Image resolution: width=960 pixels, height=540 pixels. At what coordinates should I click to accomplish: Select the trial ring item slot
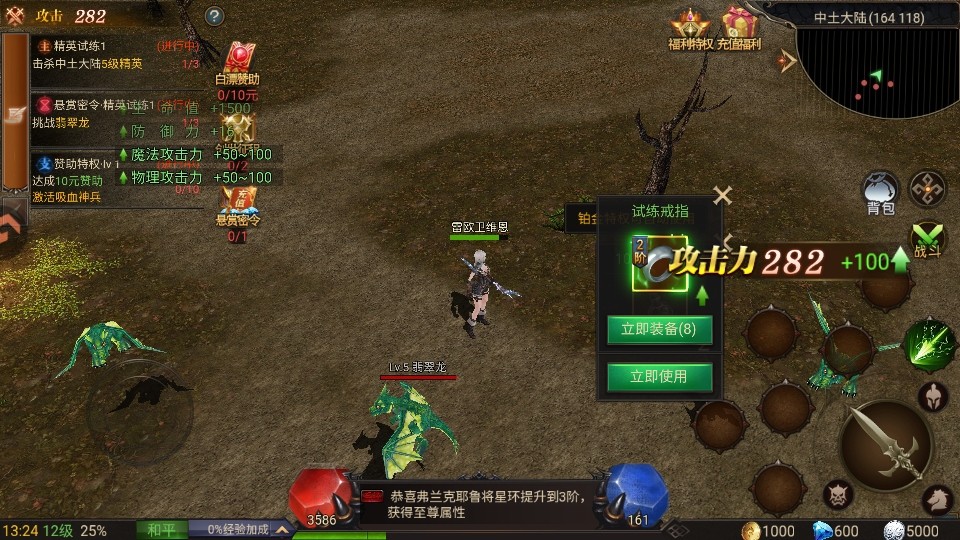(659, 263)
